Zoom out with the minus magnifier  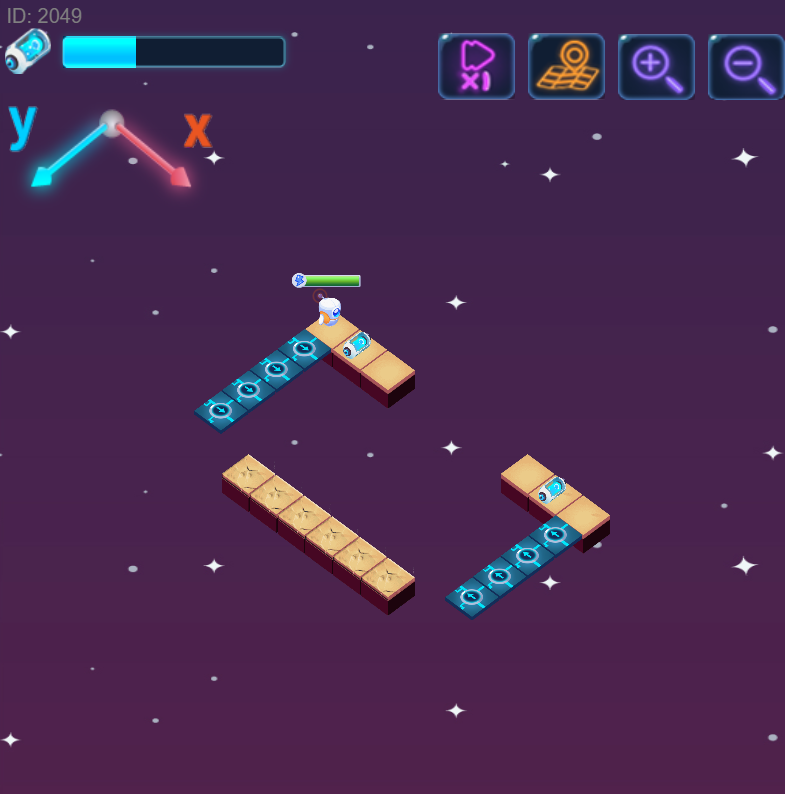[x=746, y=67]
